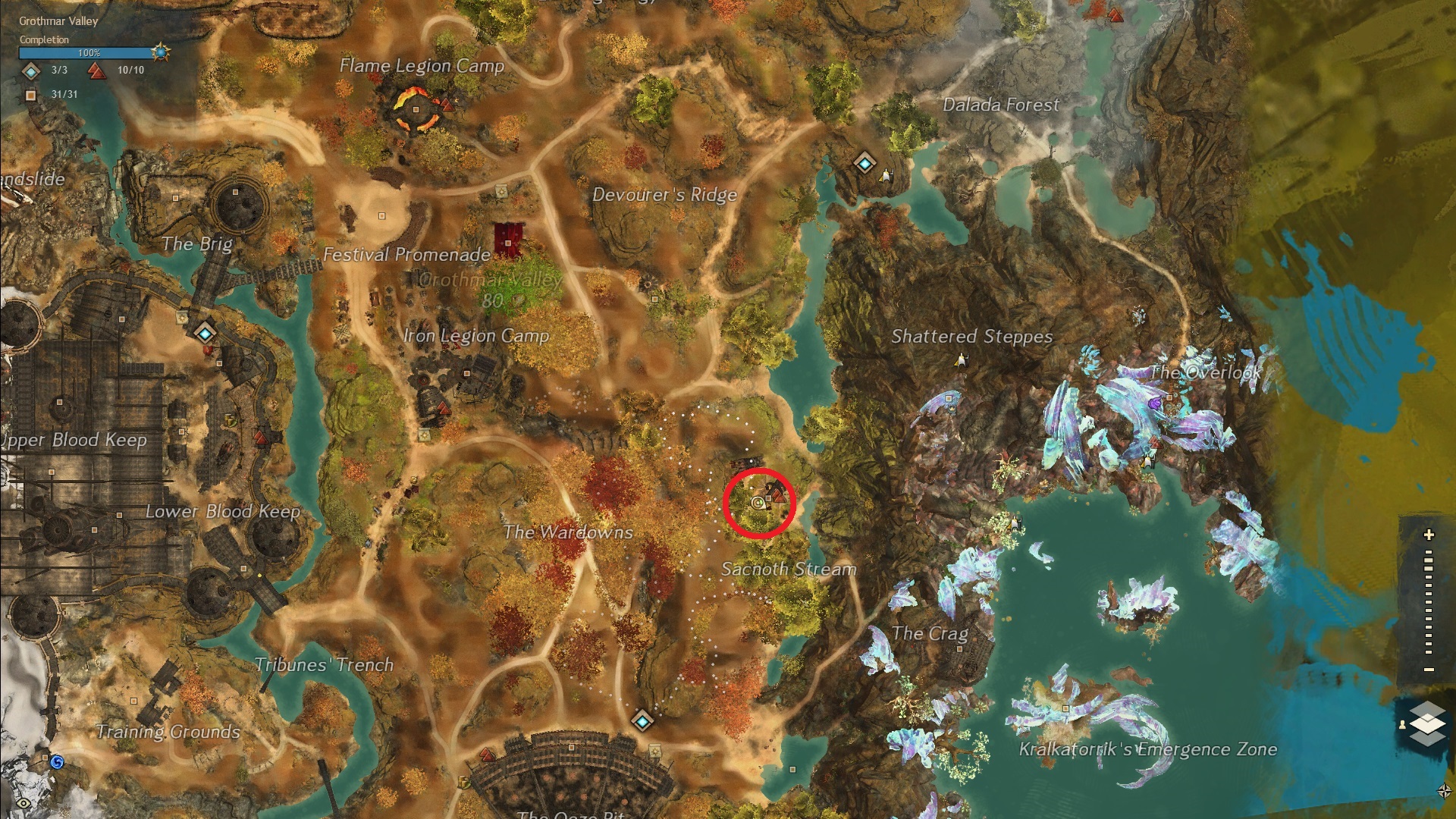Click the Flame Legion Camp fire ring marker
This screenshot has height=819, width=1456.
click(x=416, y=109)
